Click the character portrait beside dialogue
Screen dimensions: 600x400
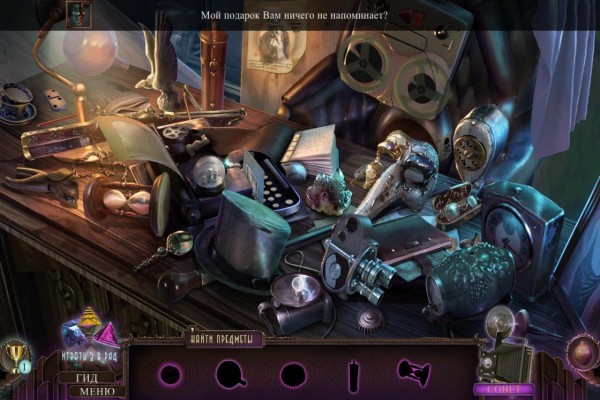click(79, 13)
